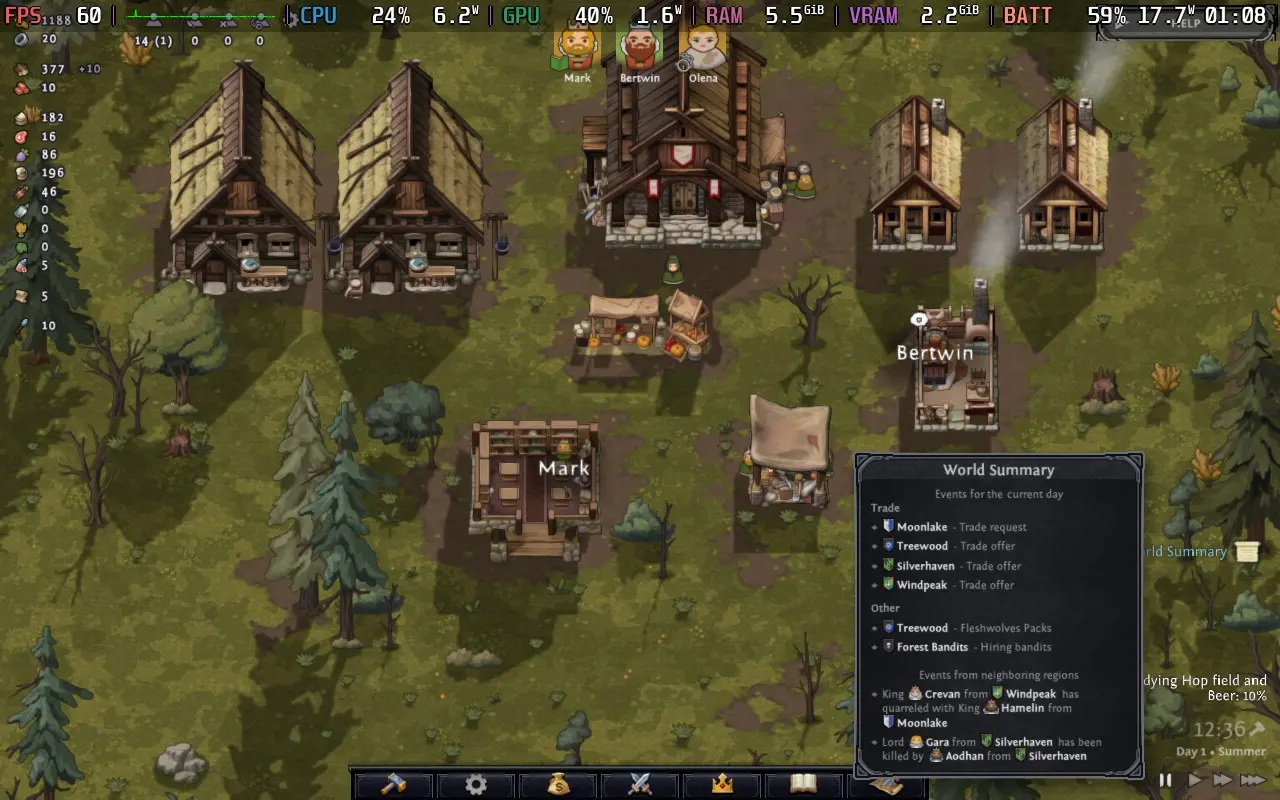The height and width of the screenshot is (800, 1280).
Task: Pause the game
Action: (x=1165, y=780)
